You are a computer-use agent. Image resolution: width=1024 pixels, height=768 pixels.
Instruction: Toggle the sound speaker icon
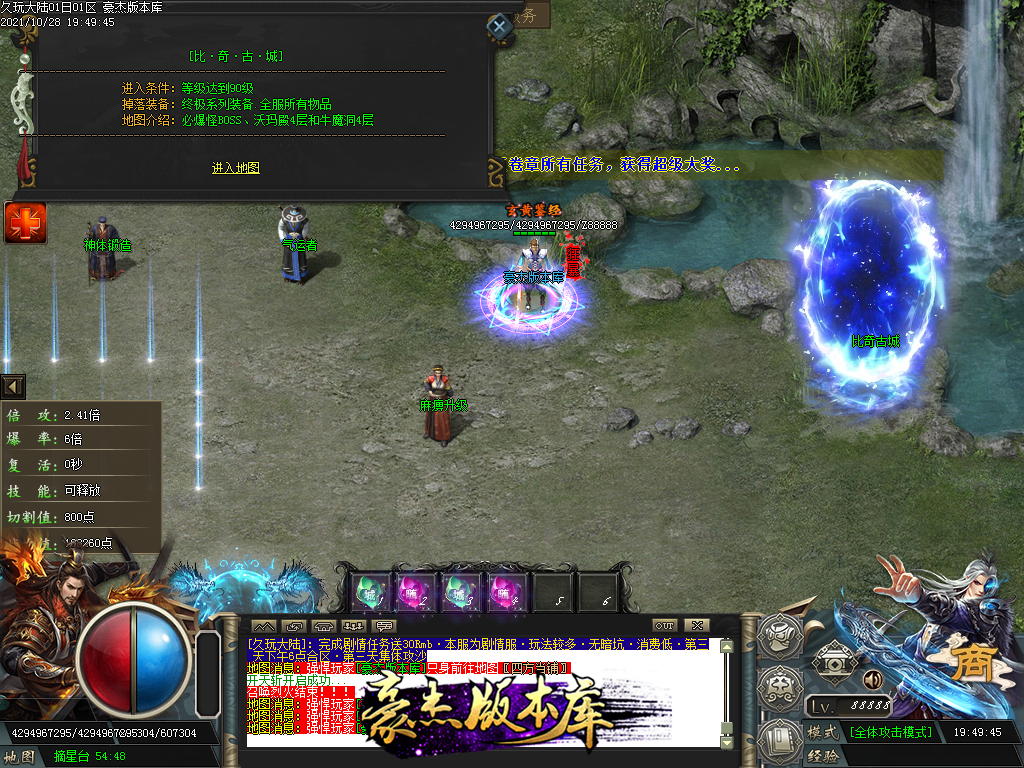pos(872,680)
